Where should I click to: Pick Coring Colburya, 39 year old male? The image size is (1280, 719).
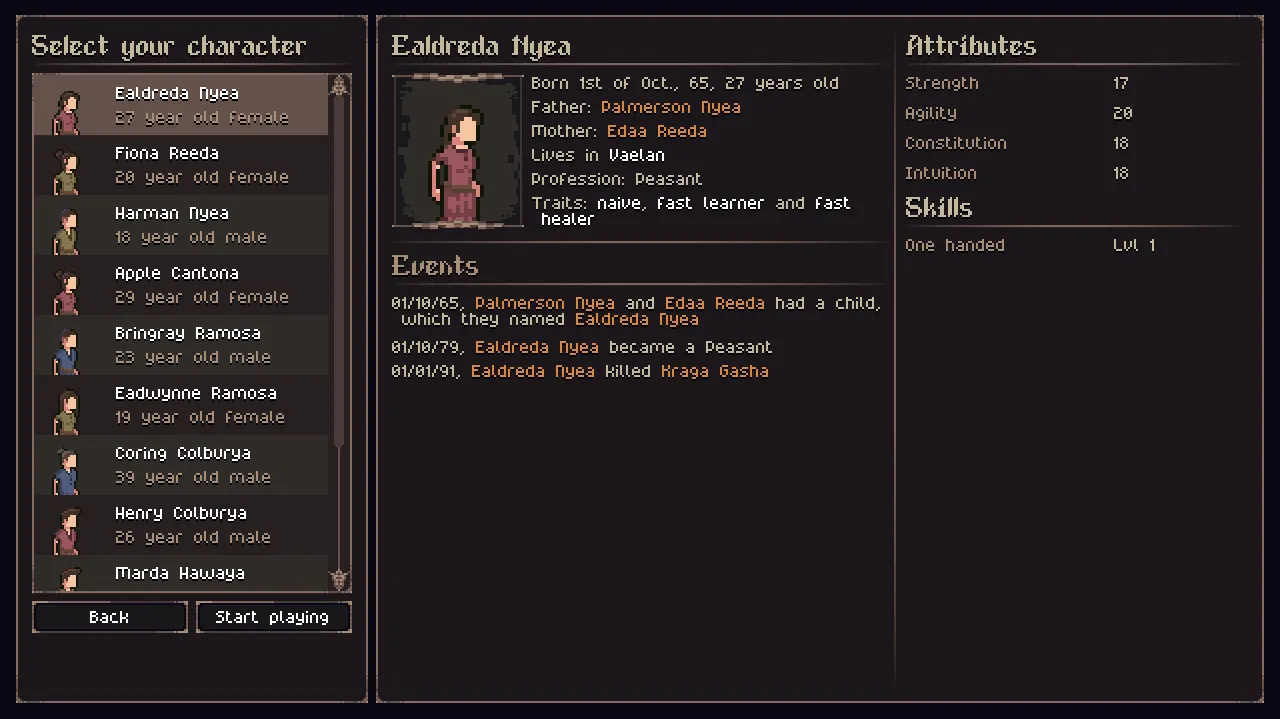[180, 465]
